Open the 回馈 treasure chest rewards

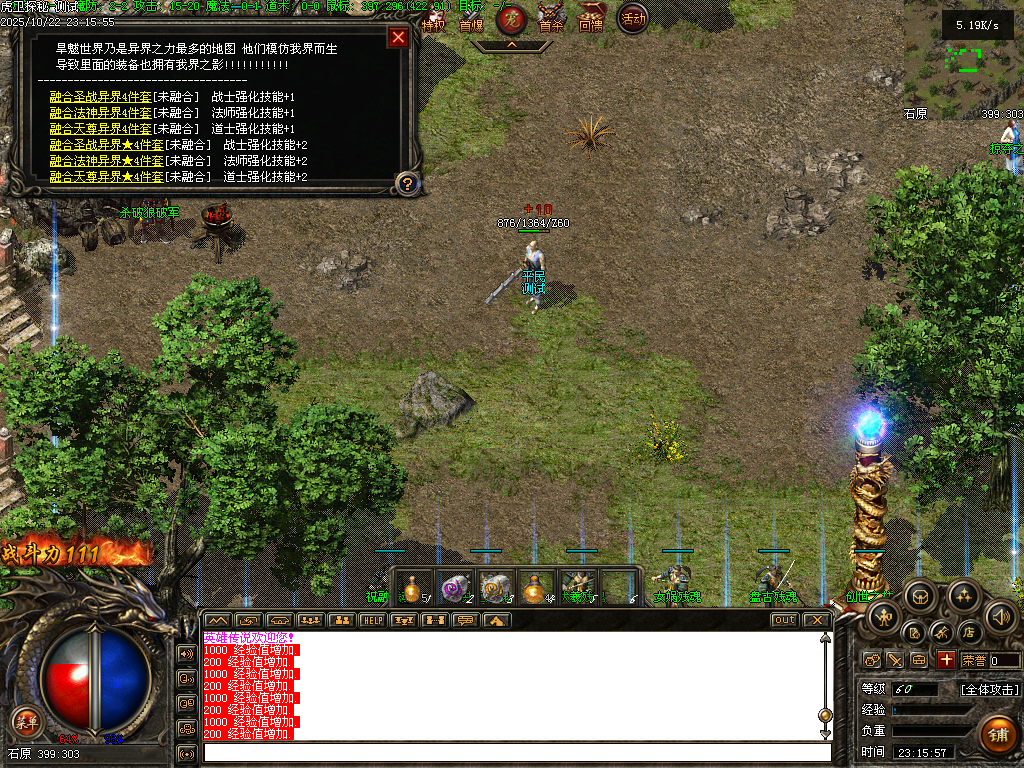(x=591, y=18)
